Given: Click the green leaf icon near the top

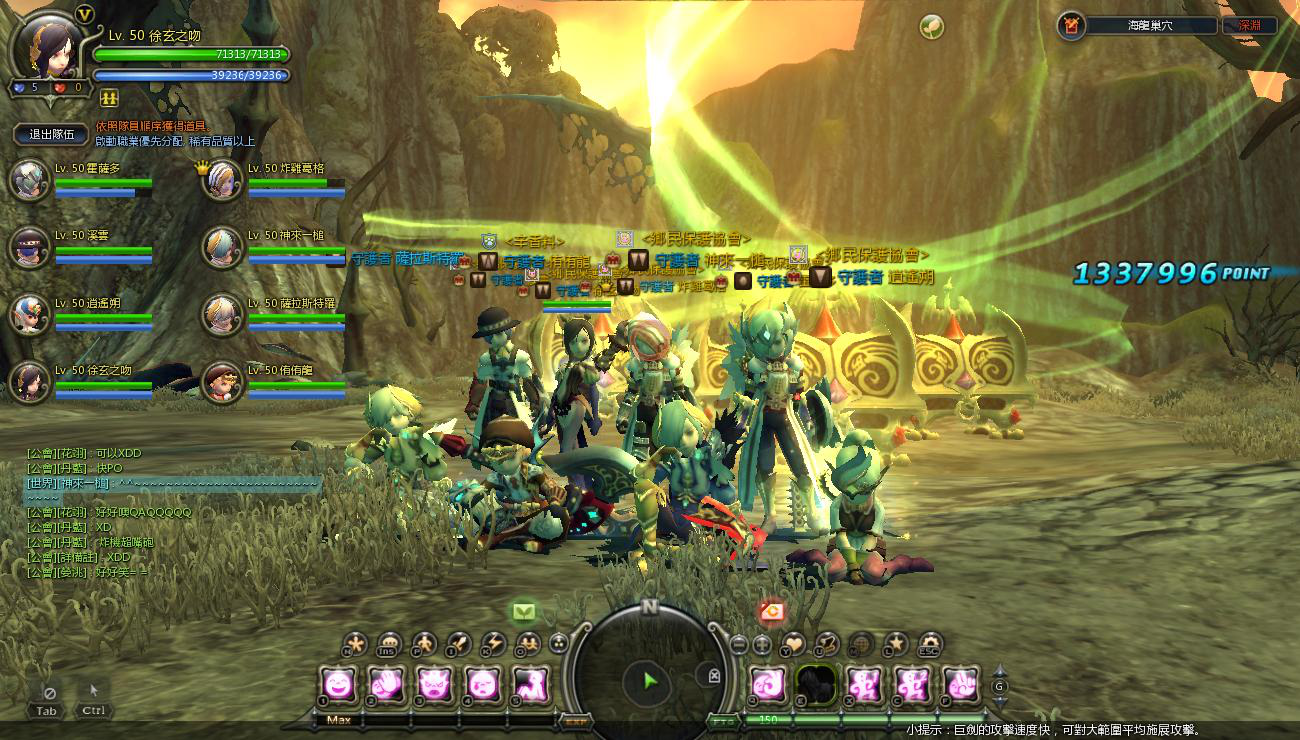Looking at the screenshot, I should (932, 27).
